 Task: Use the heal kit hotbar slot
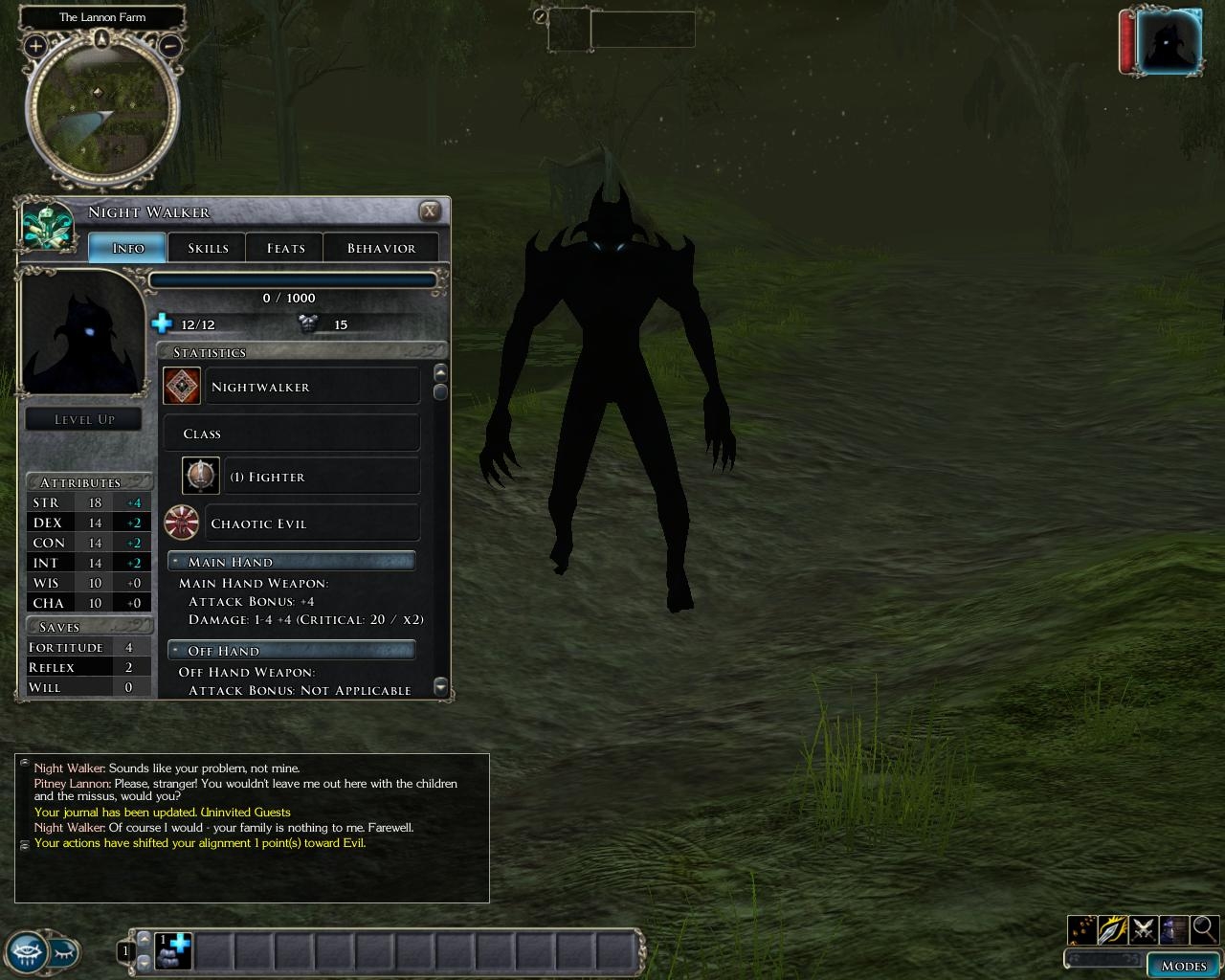[173, 950]
